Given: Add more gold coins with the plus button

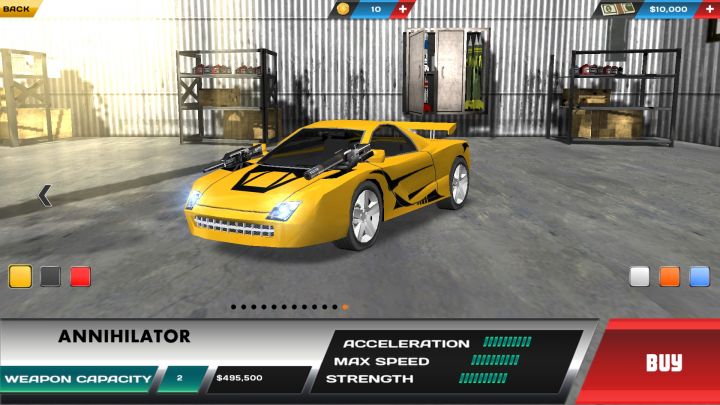Looking at the screenshot, I should click(x=402, y=9).
